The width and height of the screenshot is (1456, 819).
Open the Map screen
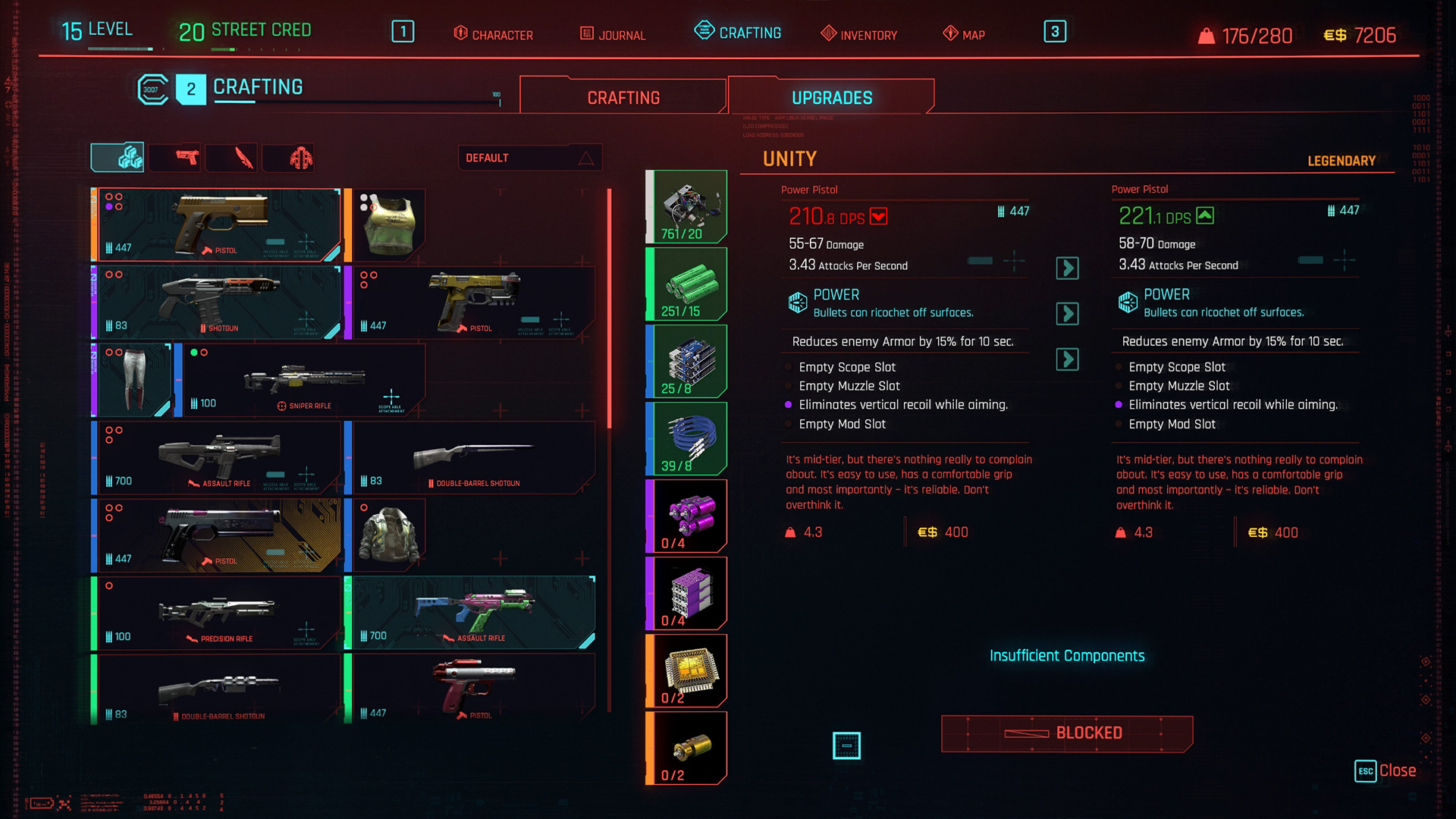pyautogui.click(x=964, y=34)
